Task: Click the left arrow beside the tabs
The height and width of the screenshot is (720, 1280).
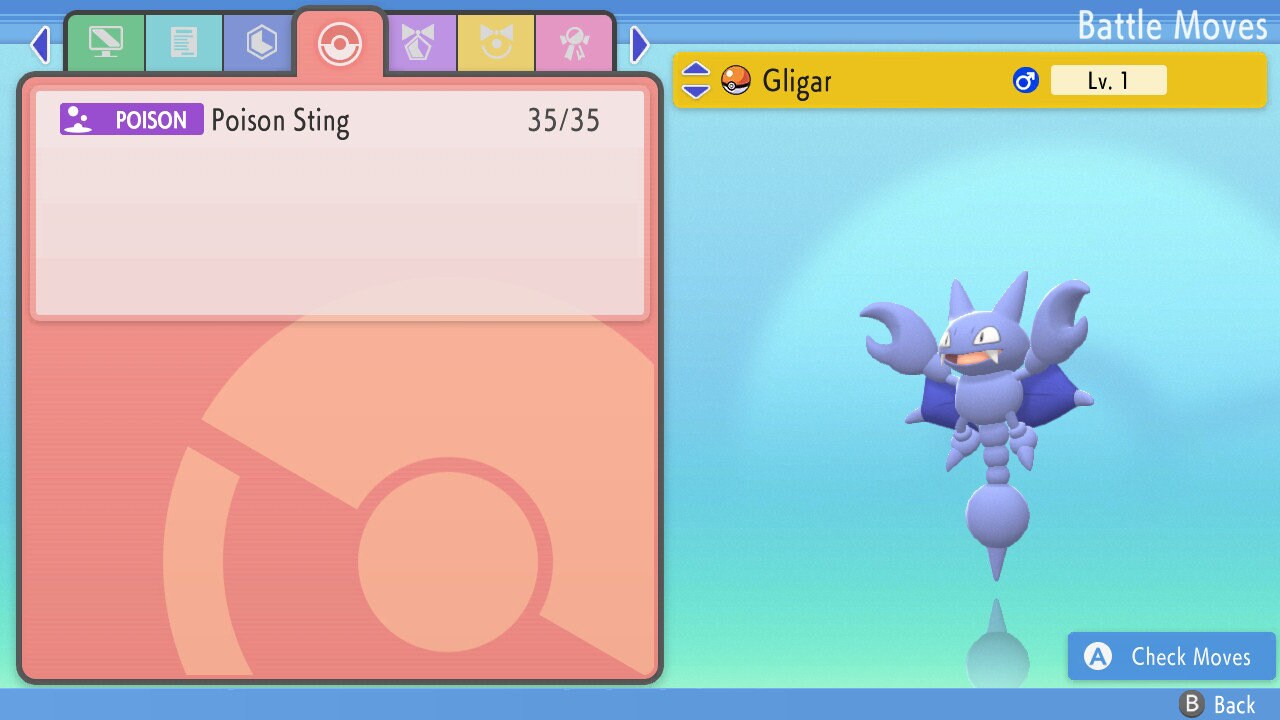Action: pyautogui.click(x=40, y=44)
